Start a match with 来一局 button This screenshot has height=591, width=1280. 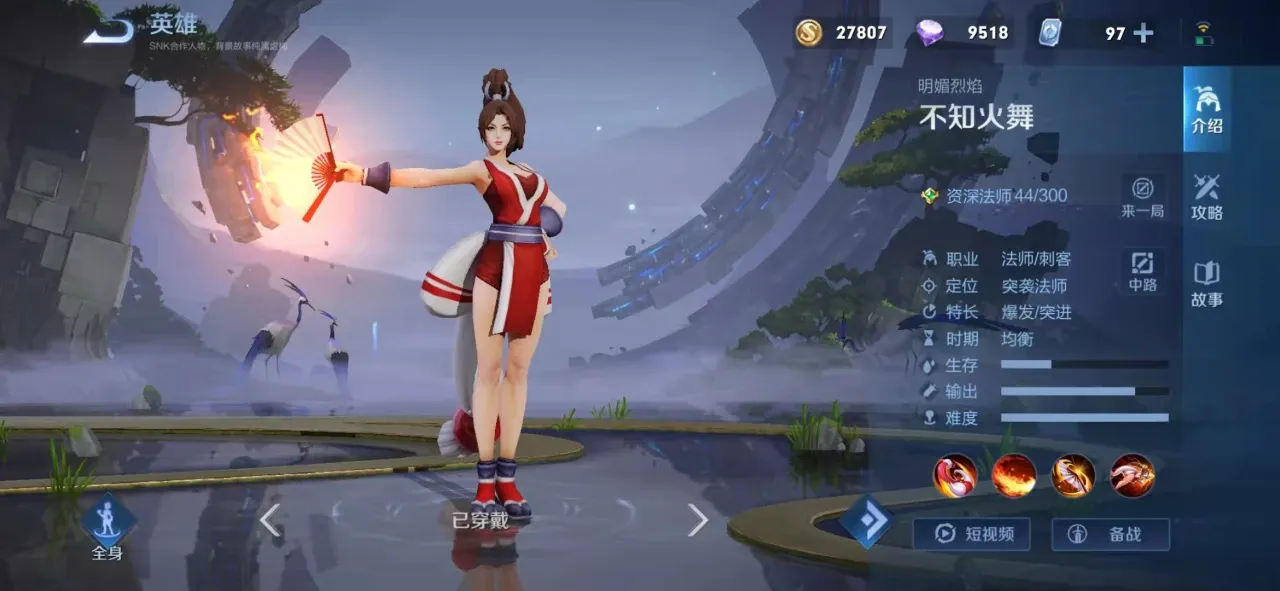pyautogui.click(x=1142, y=196)
